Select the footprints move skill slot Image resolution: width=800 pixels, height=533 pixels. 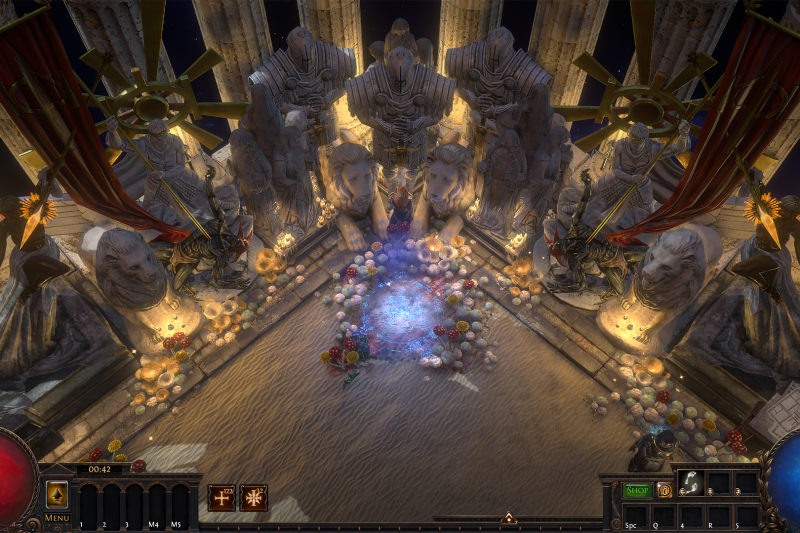(x=690, y=483)
